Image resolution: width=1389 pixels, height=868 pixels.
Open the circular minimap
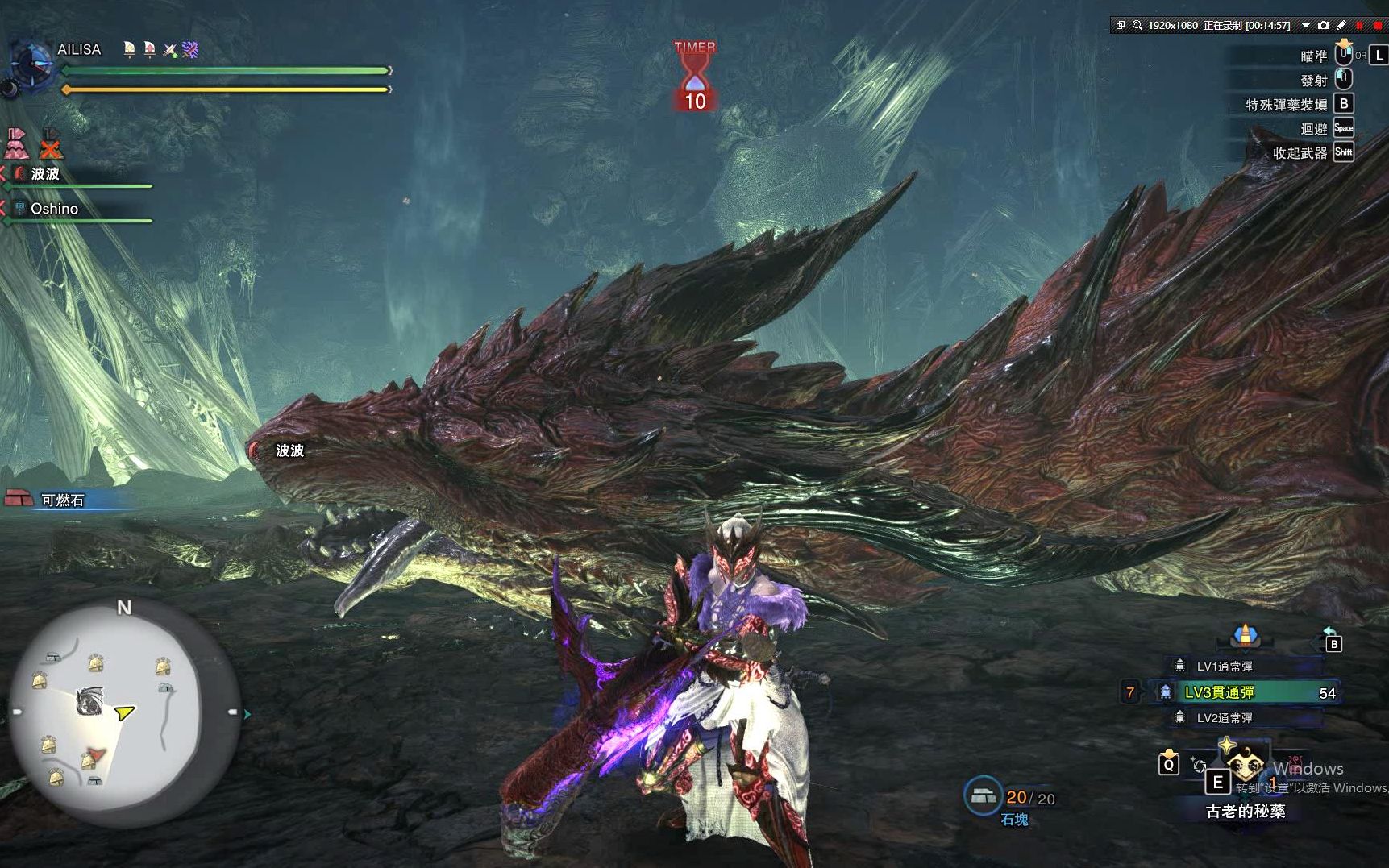(x=123, y=714)
